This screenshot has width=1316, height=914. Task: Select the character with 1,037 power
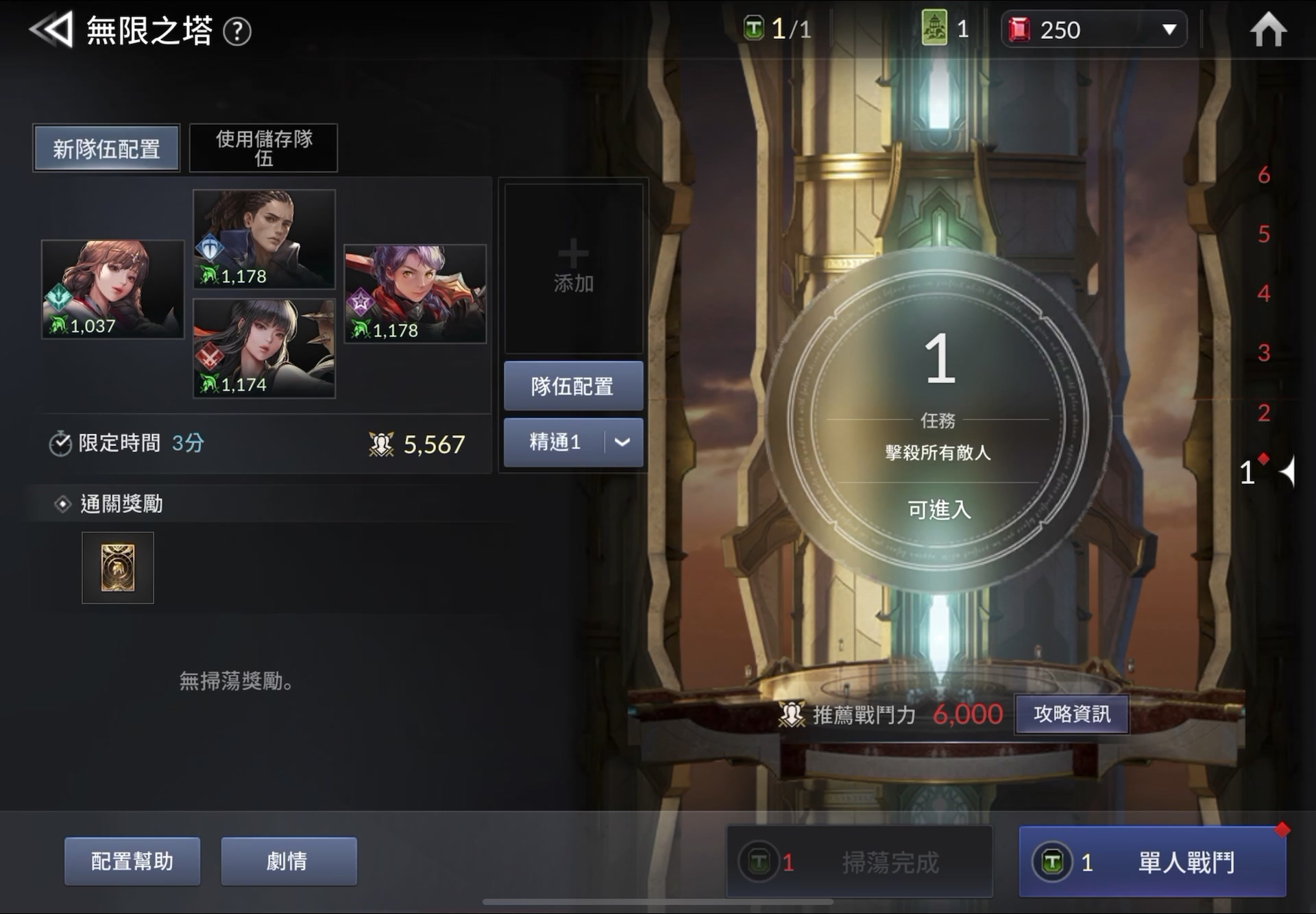(x=112, y=289)
